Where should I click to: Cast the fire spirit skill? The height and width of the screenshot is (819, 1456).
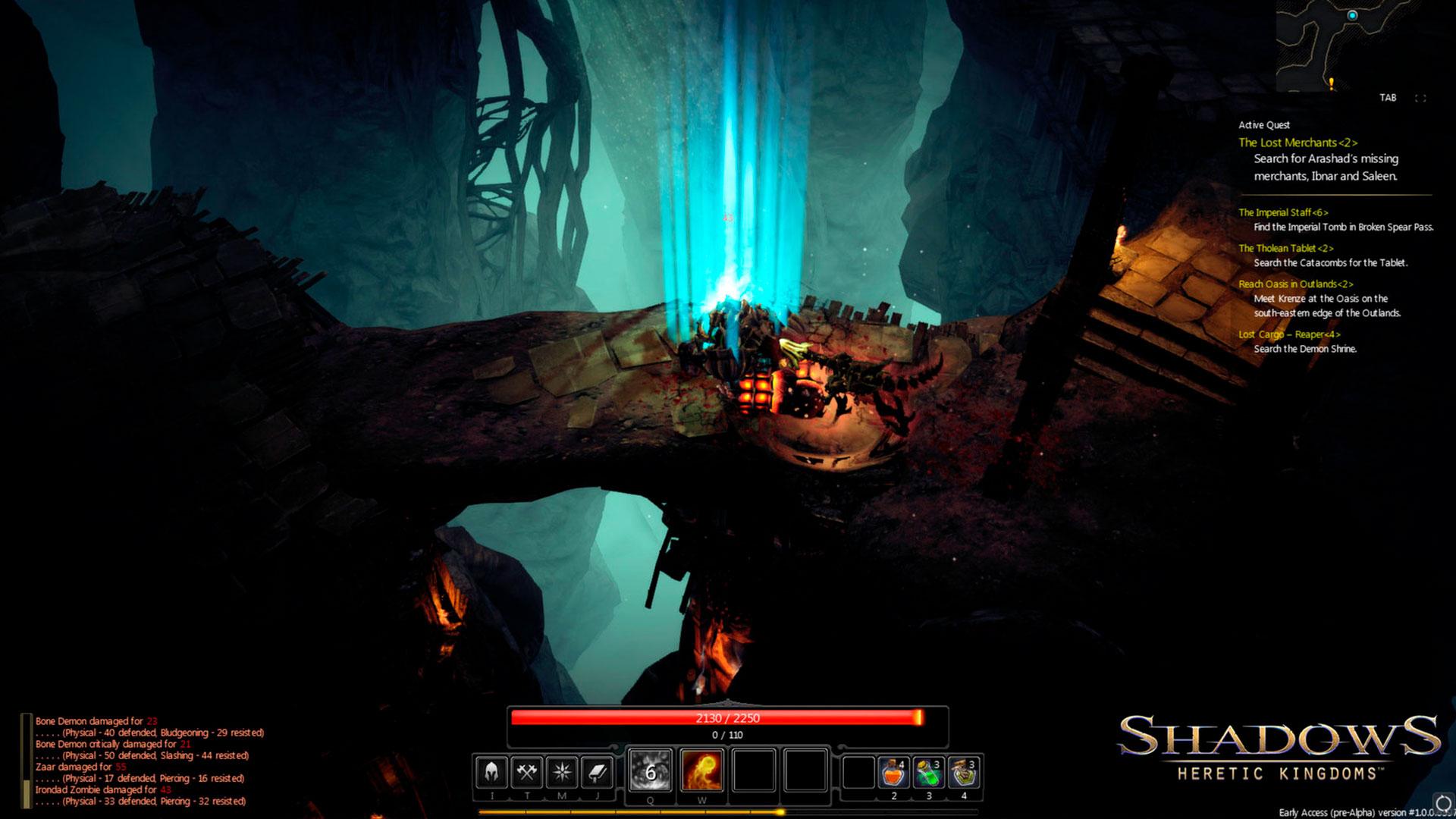(701, 770)
